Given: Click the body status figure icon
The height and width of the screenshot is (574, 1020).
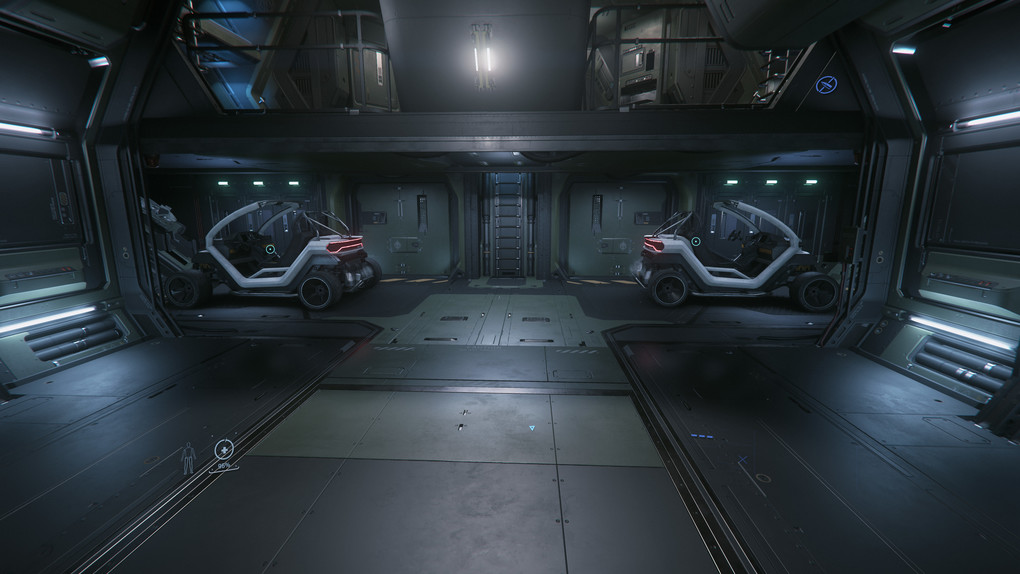Looking at the screenshot, I should pos(187,457).
